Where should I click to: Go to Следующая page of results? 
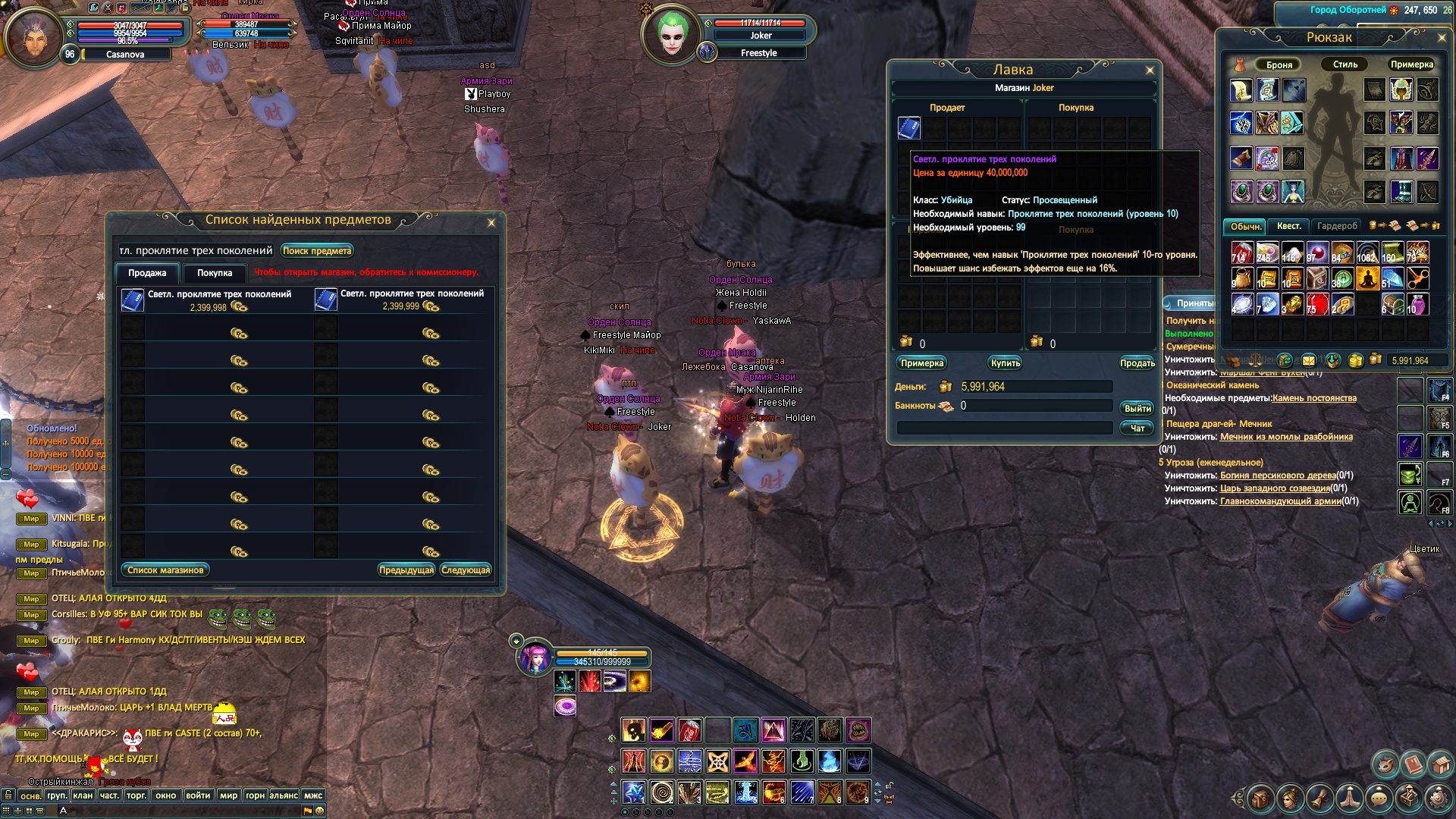(466, 570)
